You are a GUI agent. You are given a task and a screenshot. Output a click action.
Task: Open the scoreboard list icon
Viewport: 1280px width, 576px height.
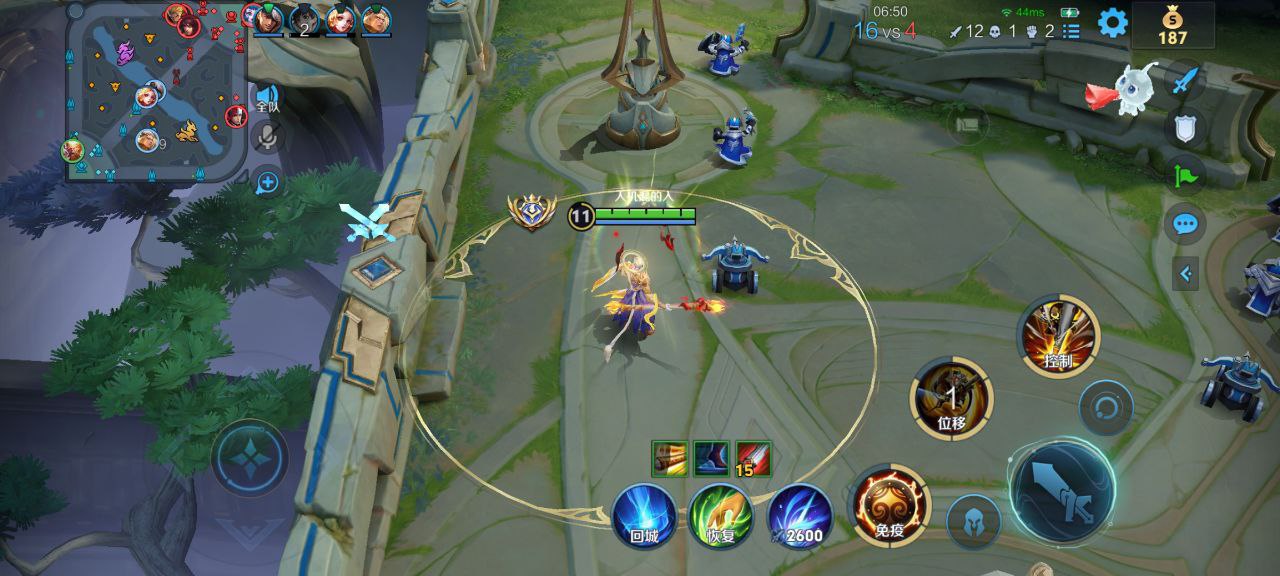coord(1071,31)
